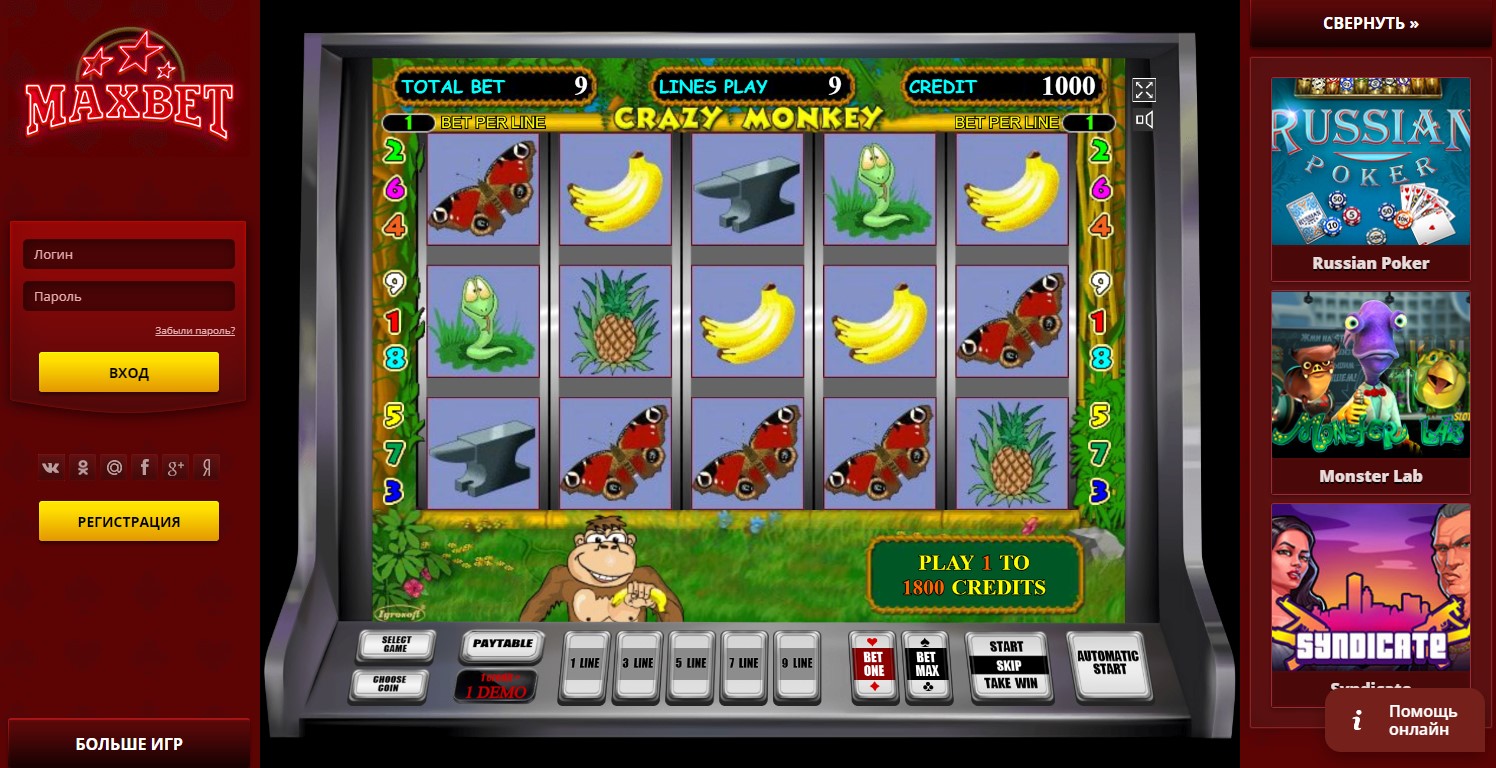Viewport: 1496px width, 768px height.
Task: Set play to 7 Line
Action: [x=744, y=663]
